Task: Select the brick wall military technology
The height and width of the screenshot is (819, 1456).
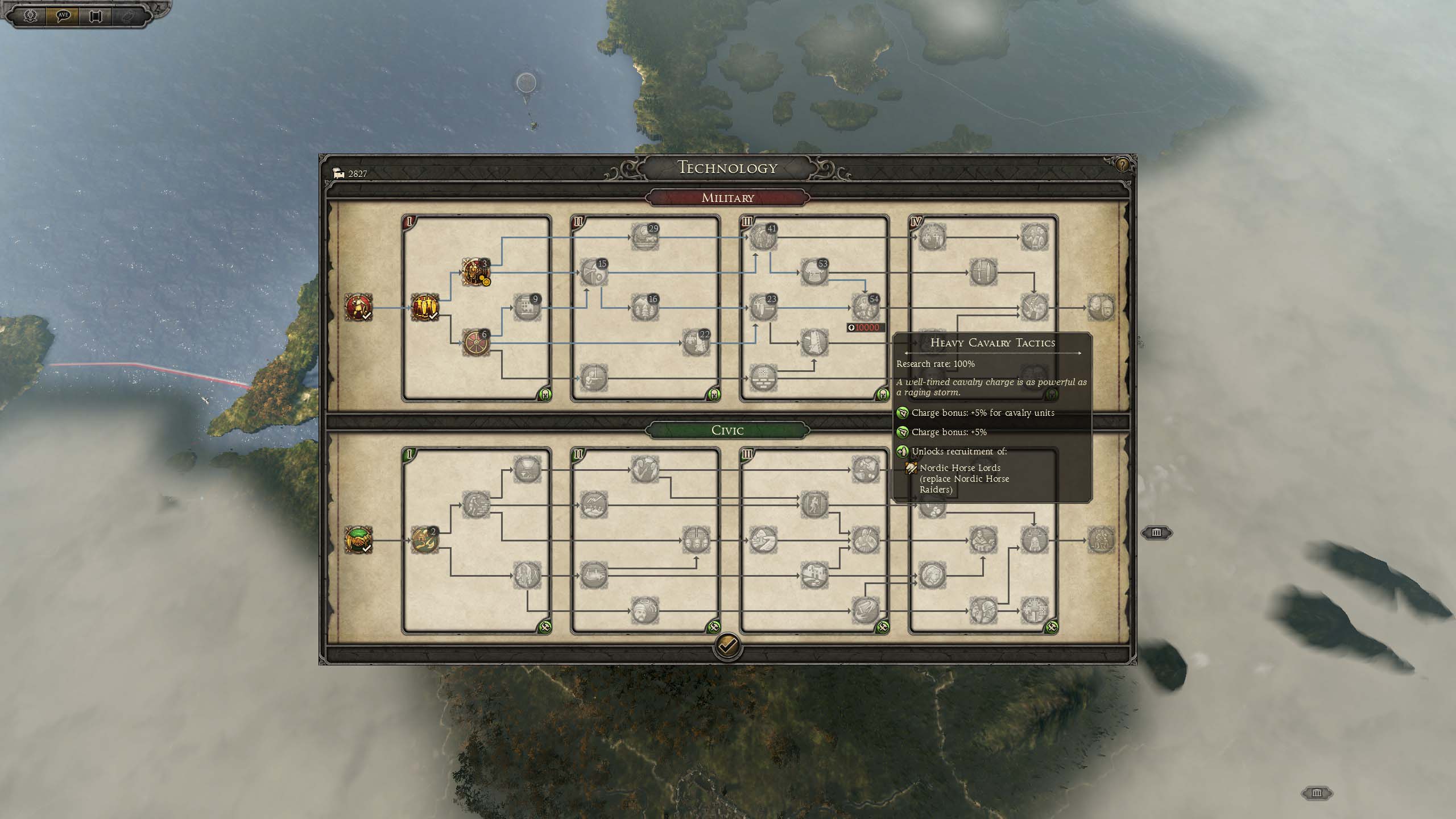Action: [763, 378]
